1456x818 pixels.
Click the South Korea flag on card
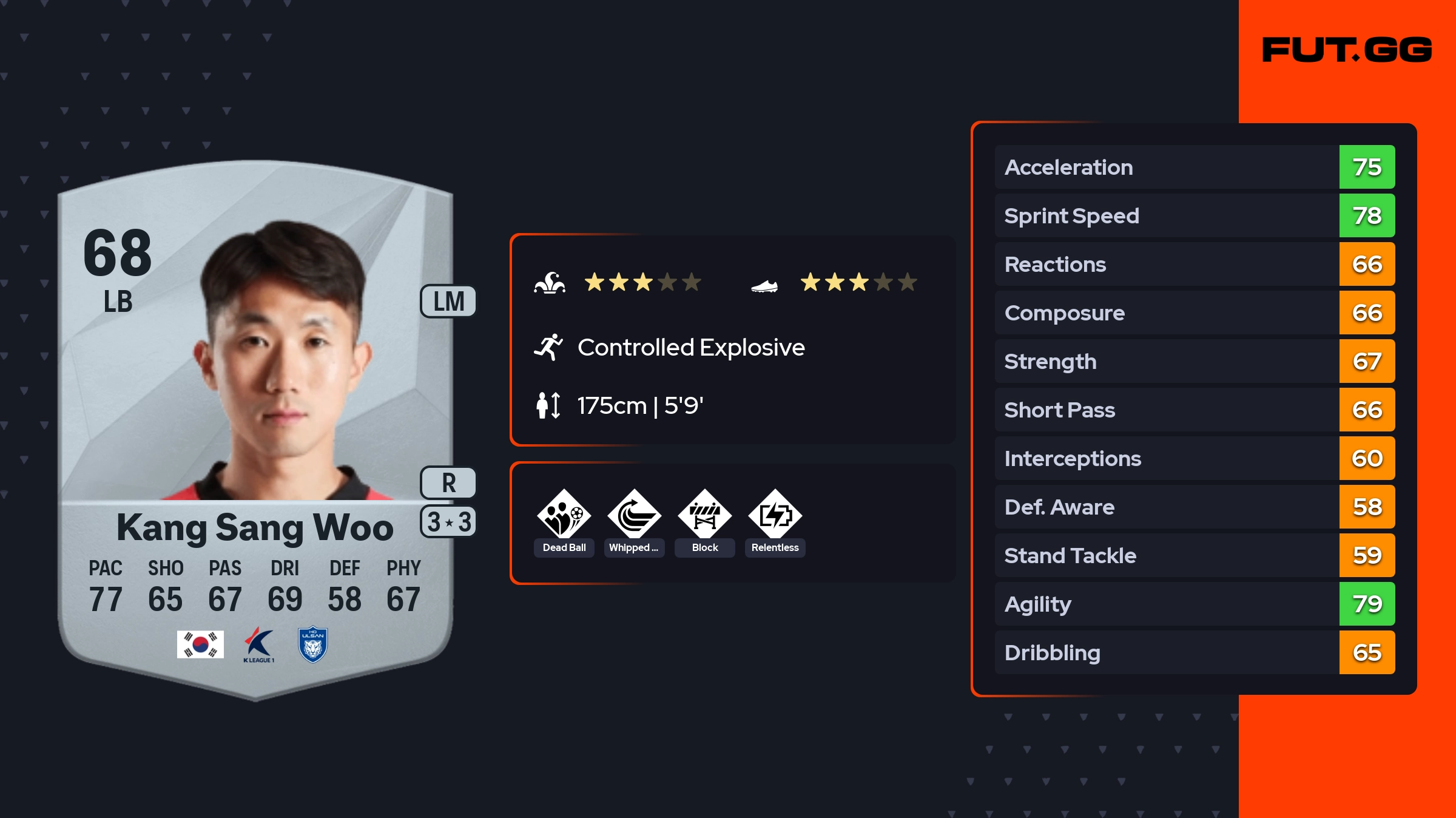pos(200,644)
